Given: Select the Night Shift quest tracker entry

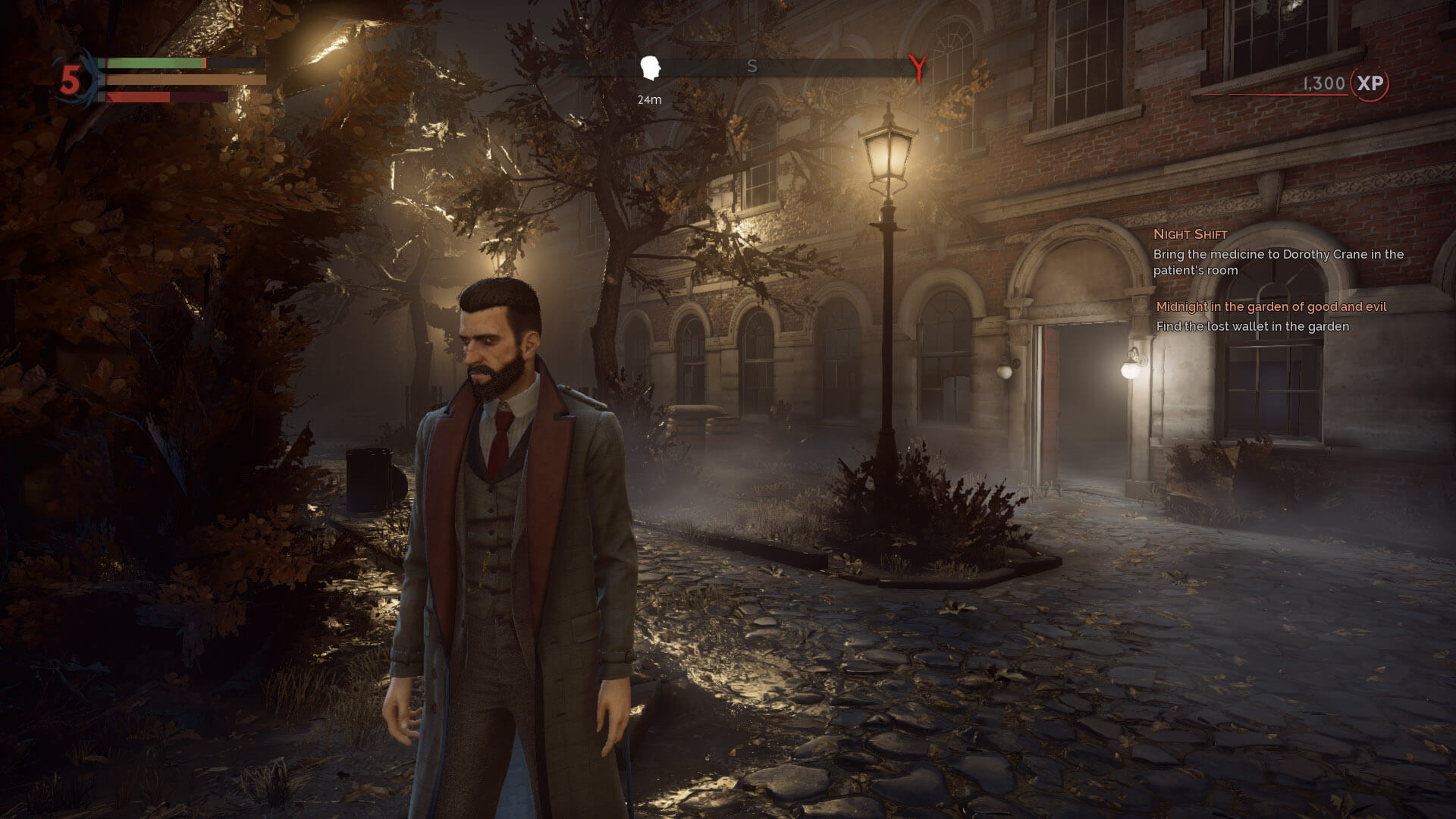Looking at the screenshot, I should (1190, 234).
